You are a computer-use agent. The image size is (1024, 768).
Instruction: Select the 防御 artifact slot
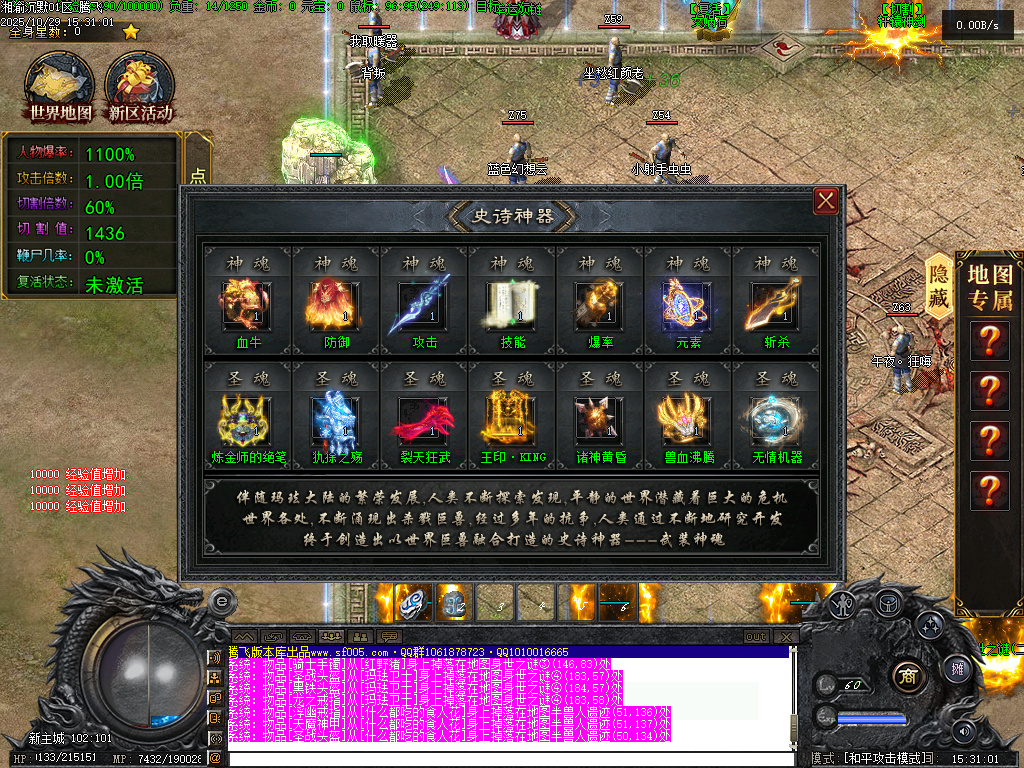click(335, 306)
